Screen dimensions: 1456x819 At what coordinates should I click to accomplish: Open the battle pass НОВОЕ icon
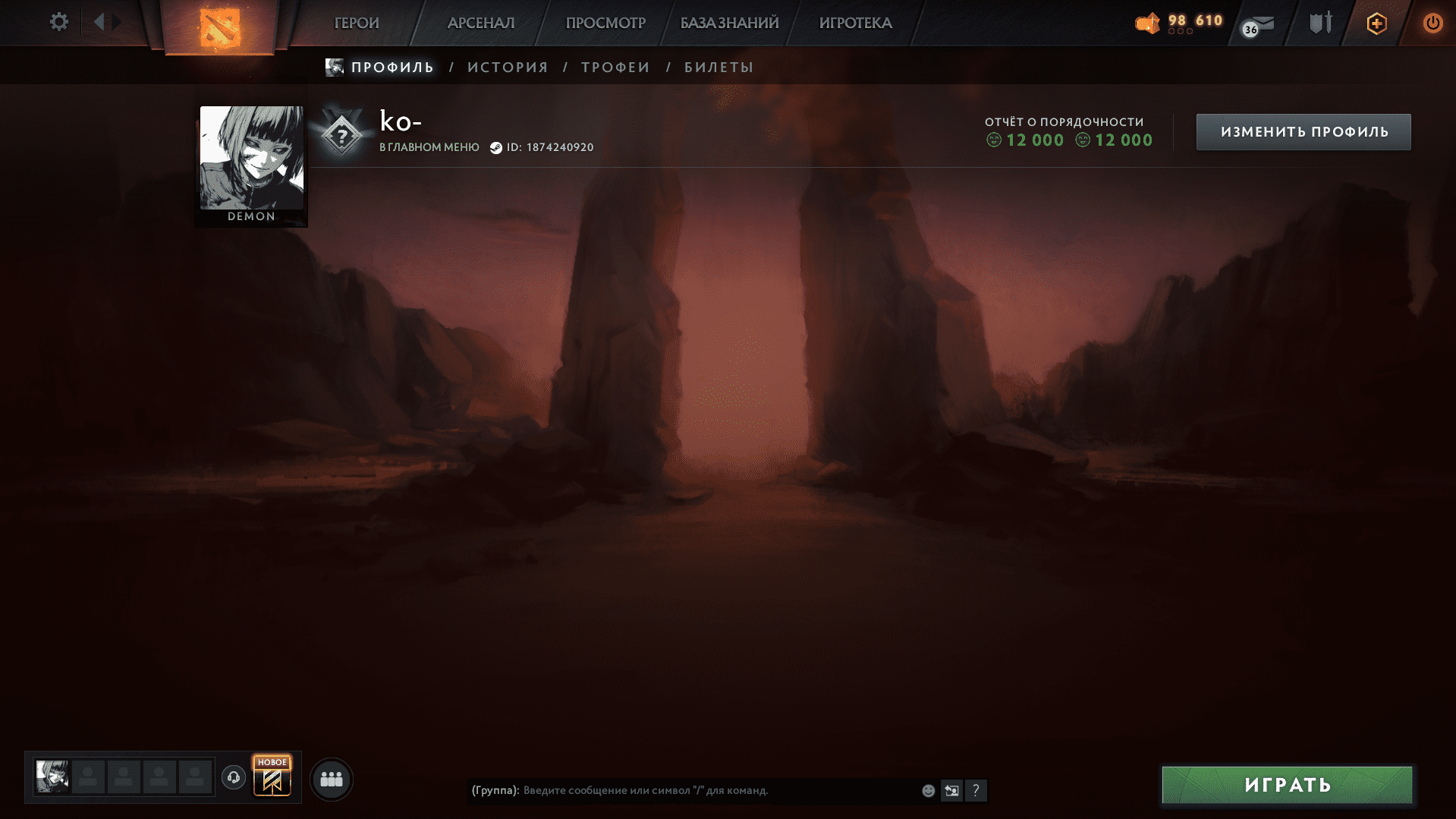point(272,776)
